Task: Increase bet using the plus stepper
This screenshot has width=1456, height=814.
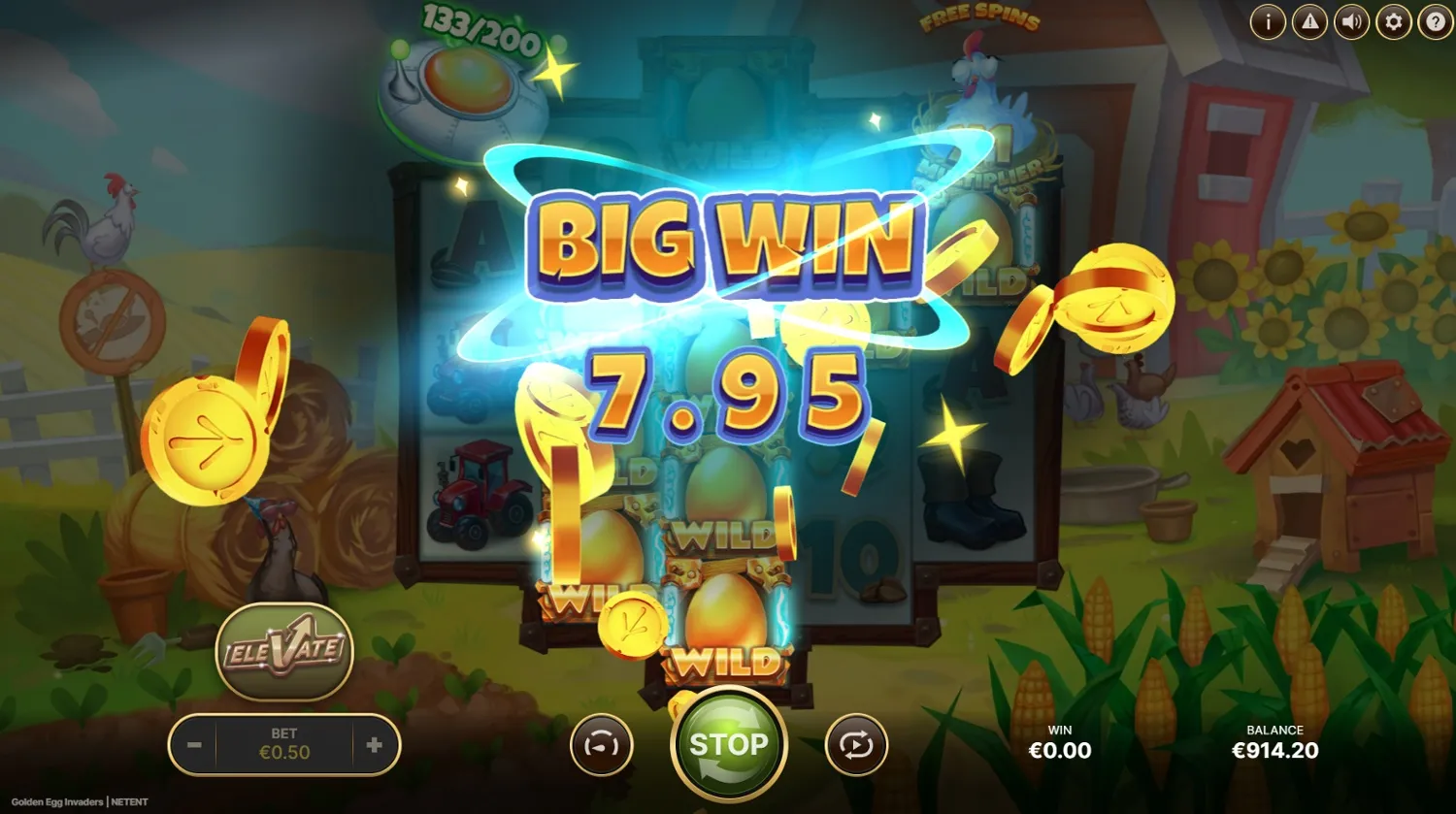Action: click(374, 745)
